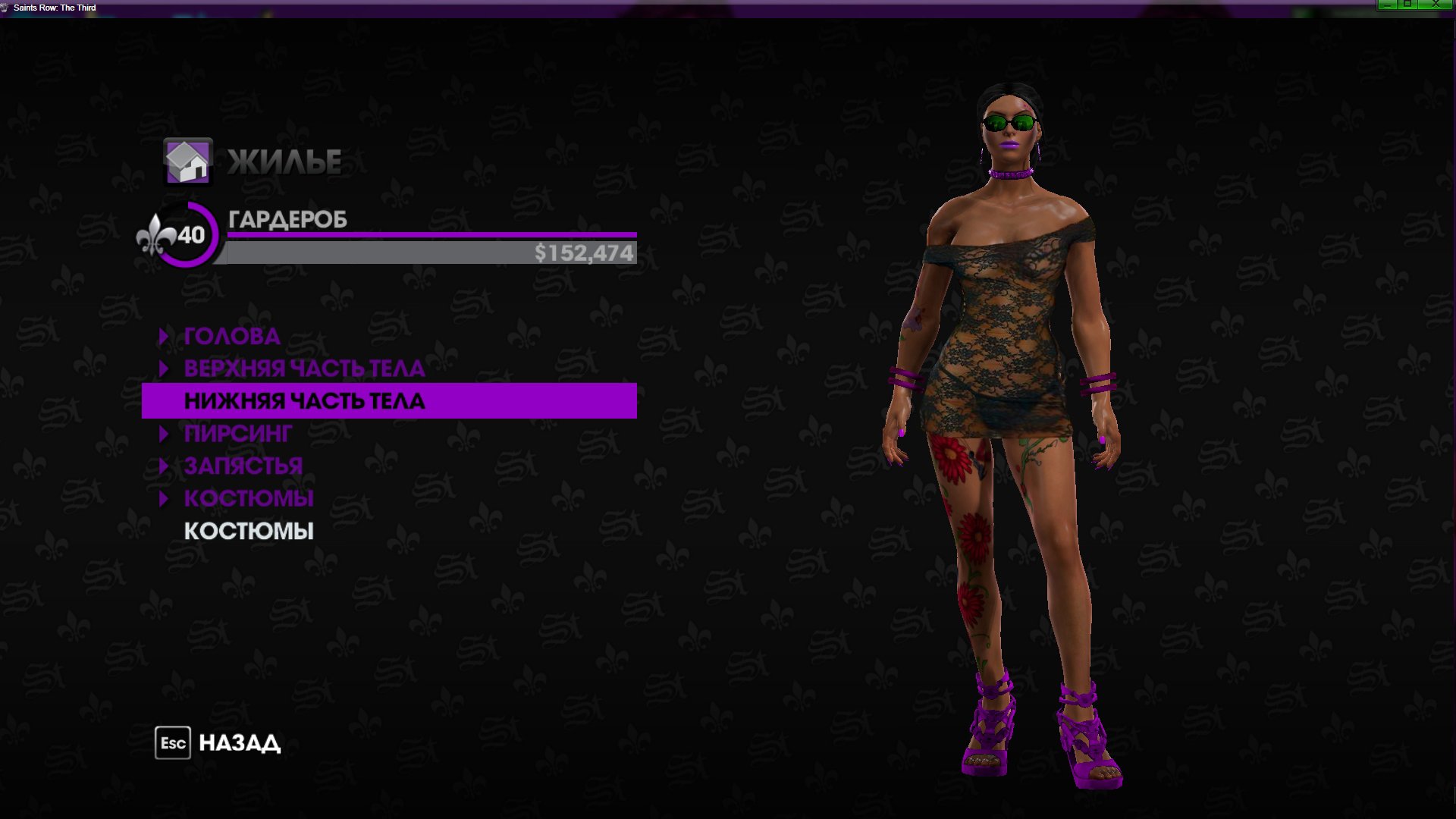Select the ЗАПЯСТЬЯ menu entry
Screen dimensions: 1456x819
point(243,466)
